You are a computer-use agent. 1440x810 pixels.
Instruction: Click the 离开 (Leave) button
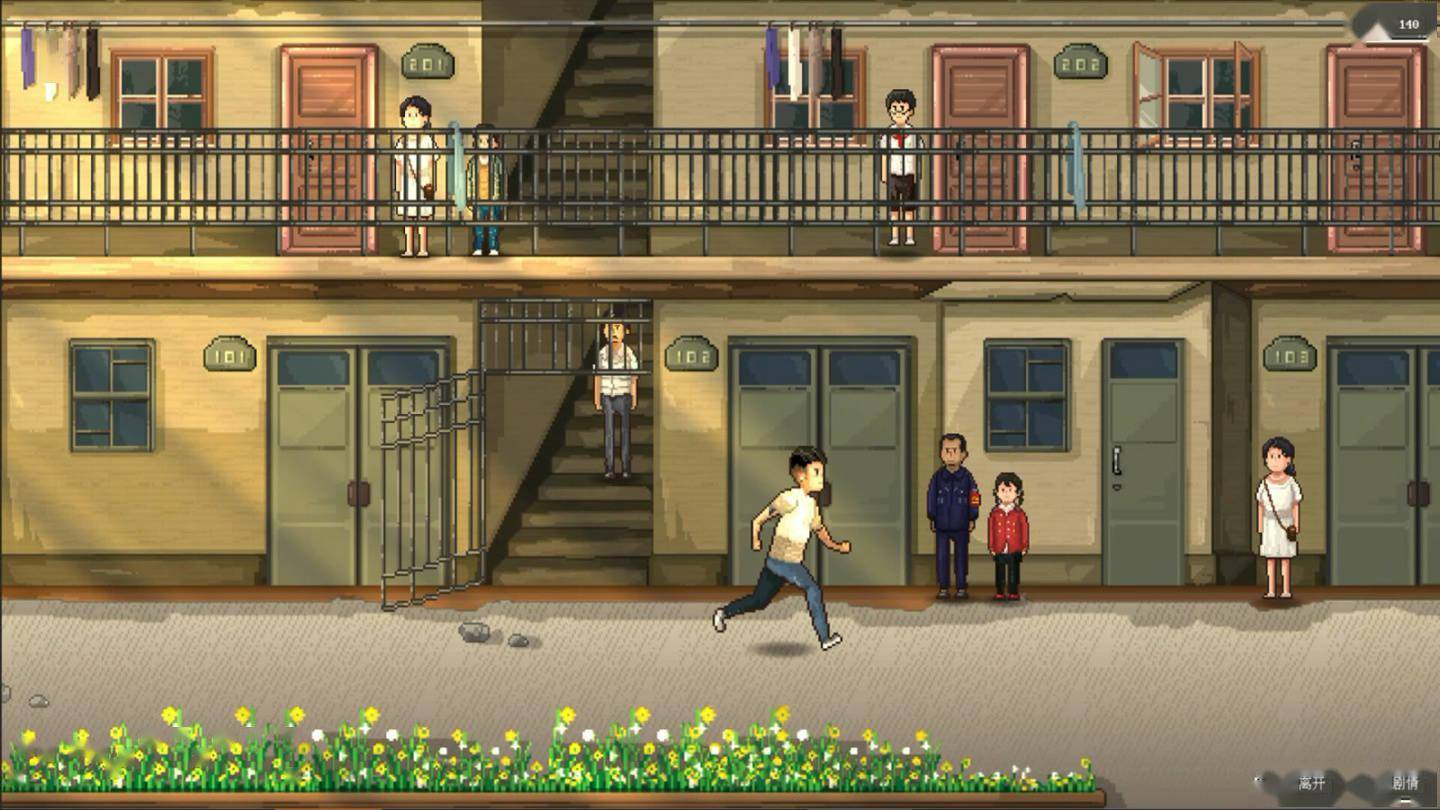point(1310,783)
